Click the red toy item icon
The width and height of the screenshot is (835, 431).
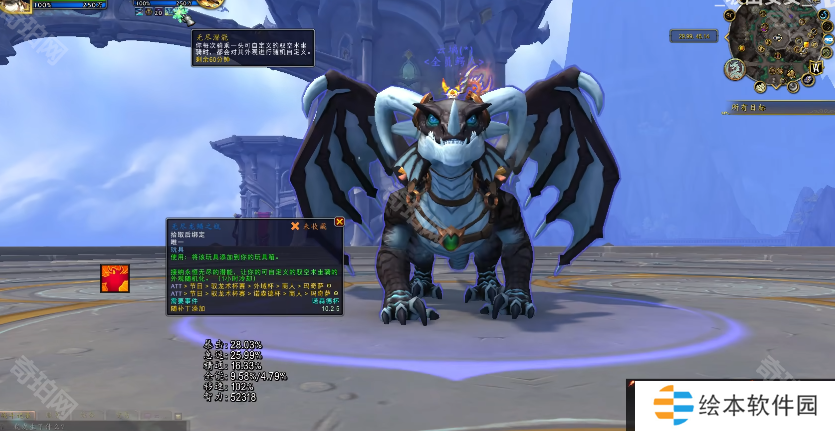point(113,279)
